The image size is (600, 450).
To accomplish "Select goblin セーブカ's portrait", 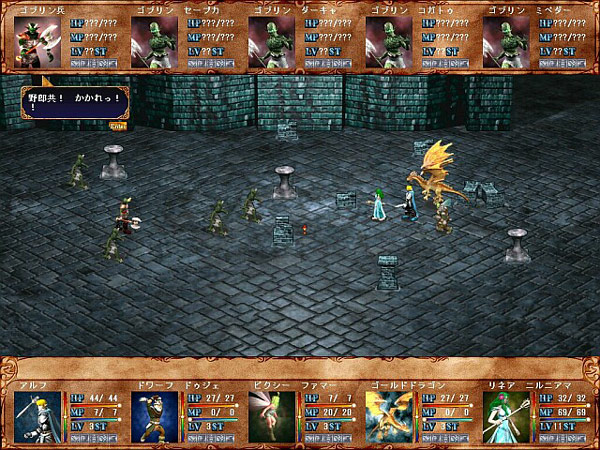I will [155, 42].
